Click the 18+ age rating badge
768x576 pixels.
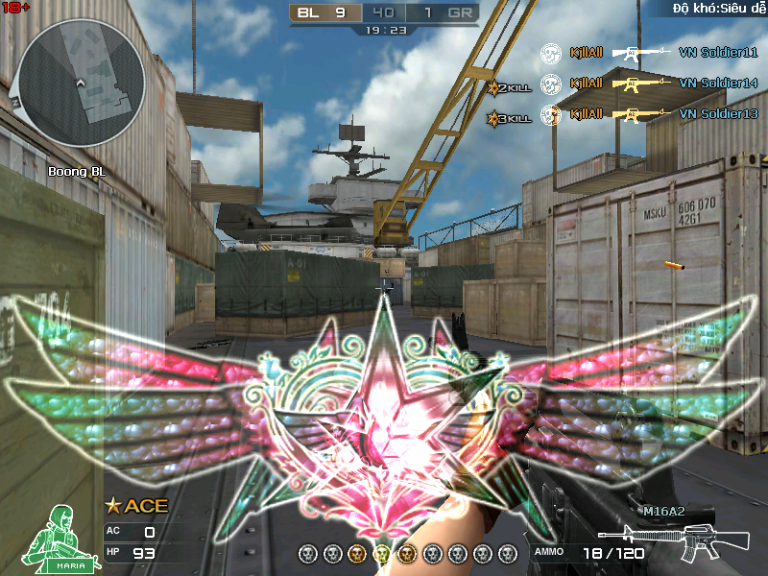tap(17, 7)
